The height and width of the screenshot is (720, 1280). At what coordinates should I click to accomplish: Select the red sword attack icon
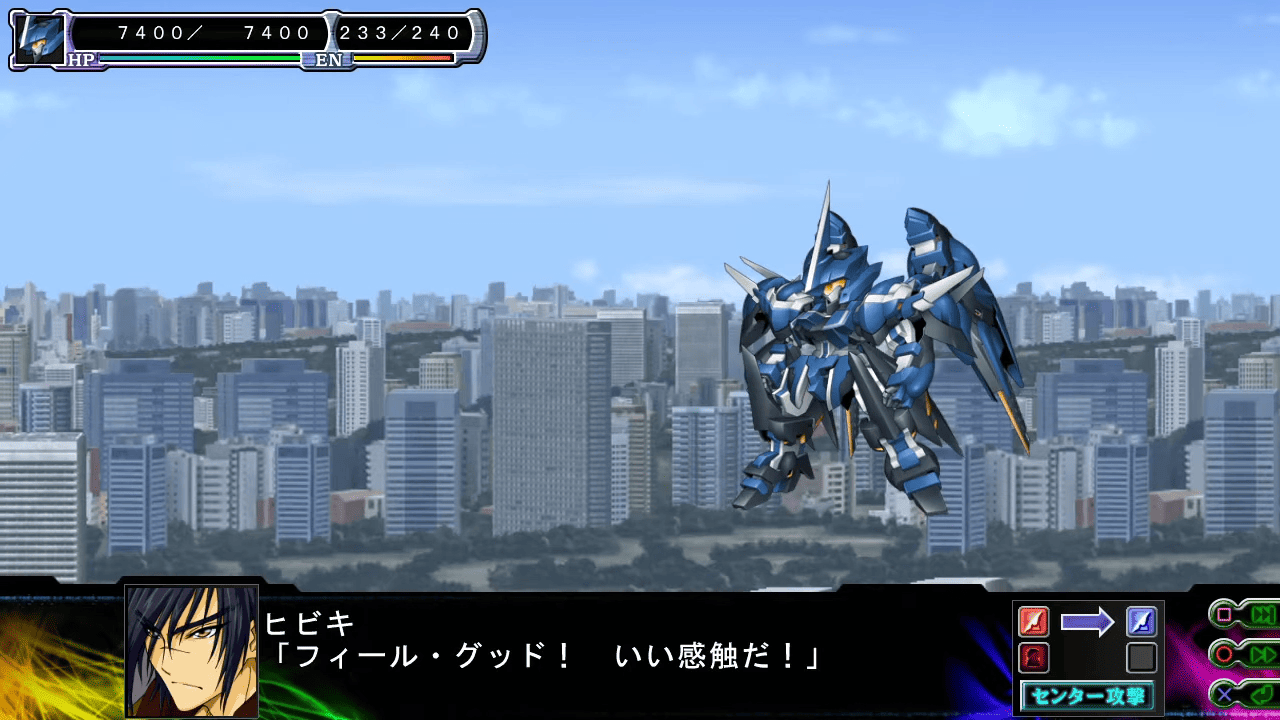tap(1033, 622)
